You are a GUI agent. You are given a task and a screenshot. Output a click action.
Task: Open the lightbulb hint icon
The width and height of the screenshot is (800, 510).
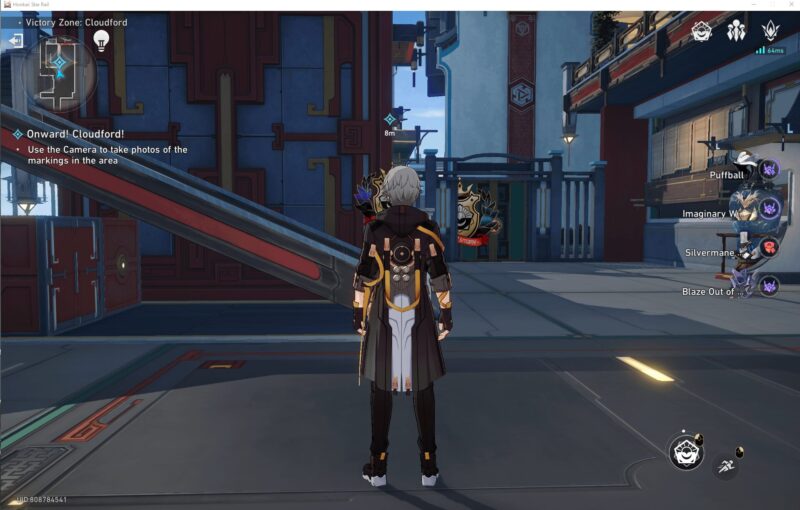(101, 39)
